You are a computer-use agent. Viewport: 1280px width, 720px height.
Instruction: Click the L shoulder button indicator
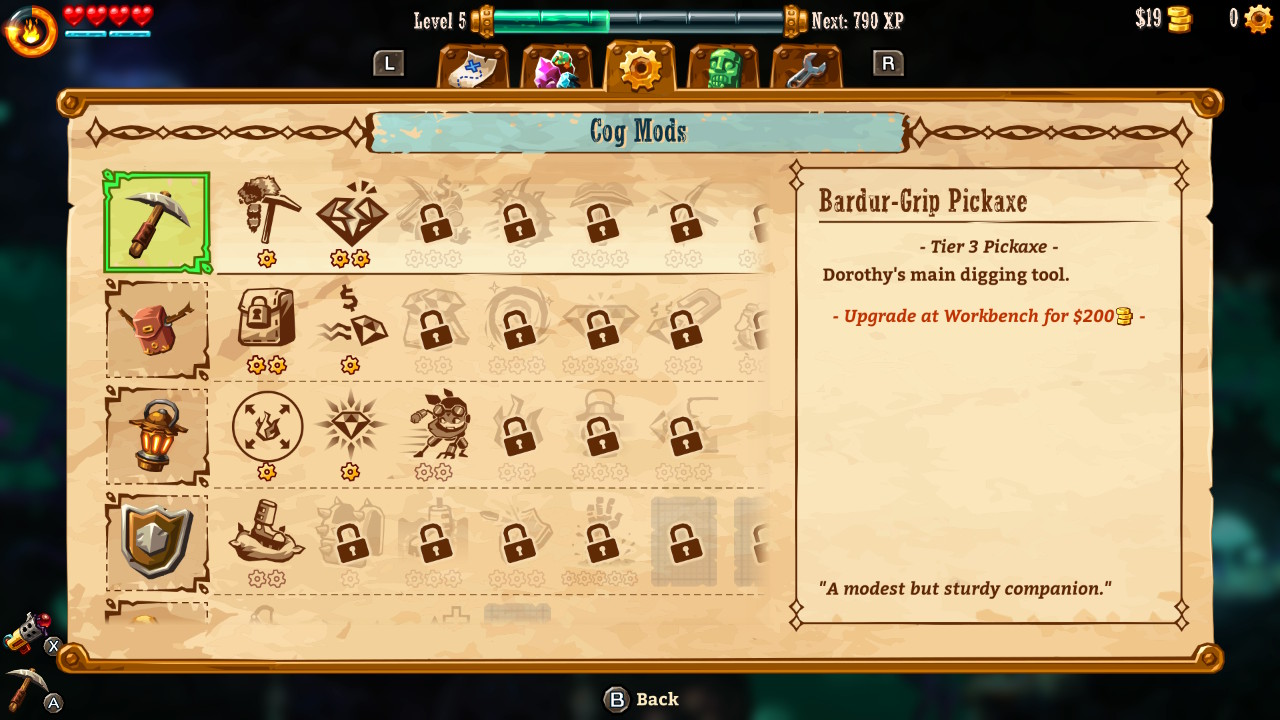pos(389,64)
